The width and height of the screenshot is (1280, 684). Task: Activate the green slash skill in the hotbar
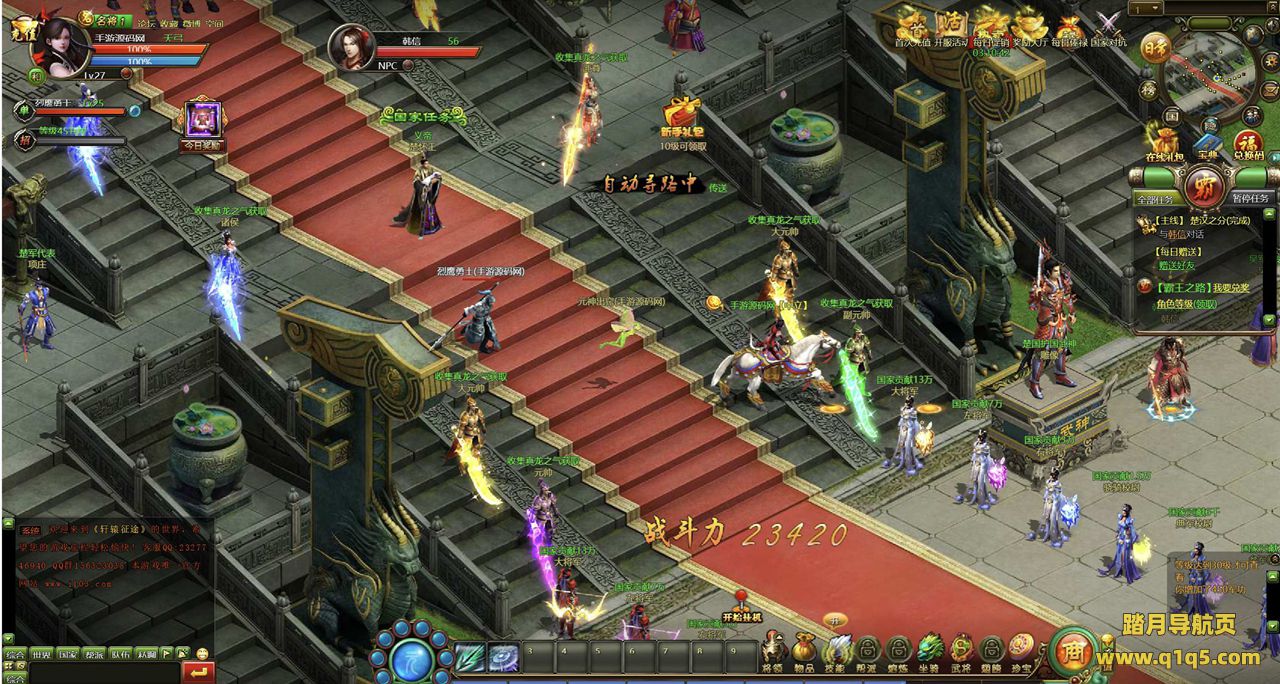[x=470, y=657]
